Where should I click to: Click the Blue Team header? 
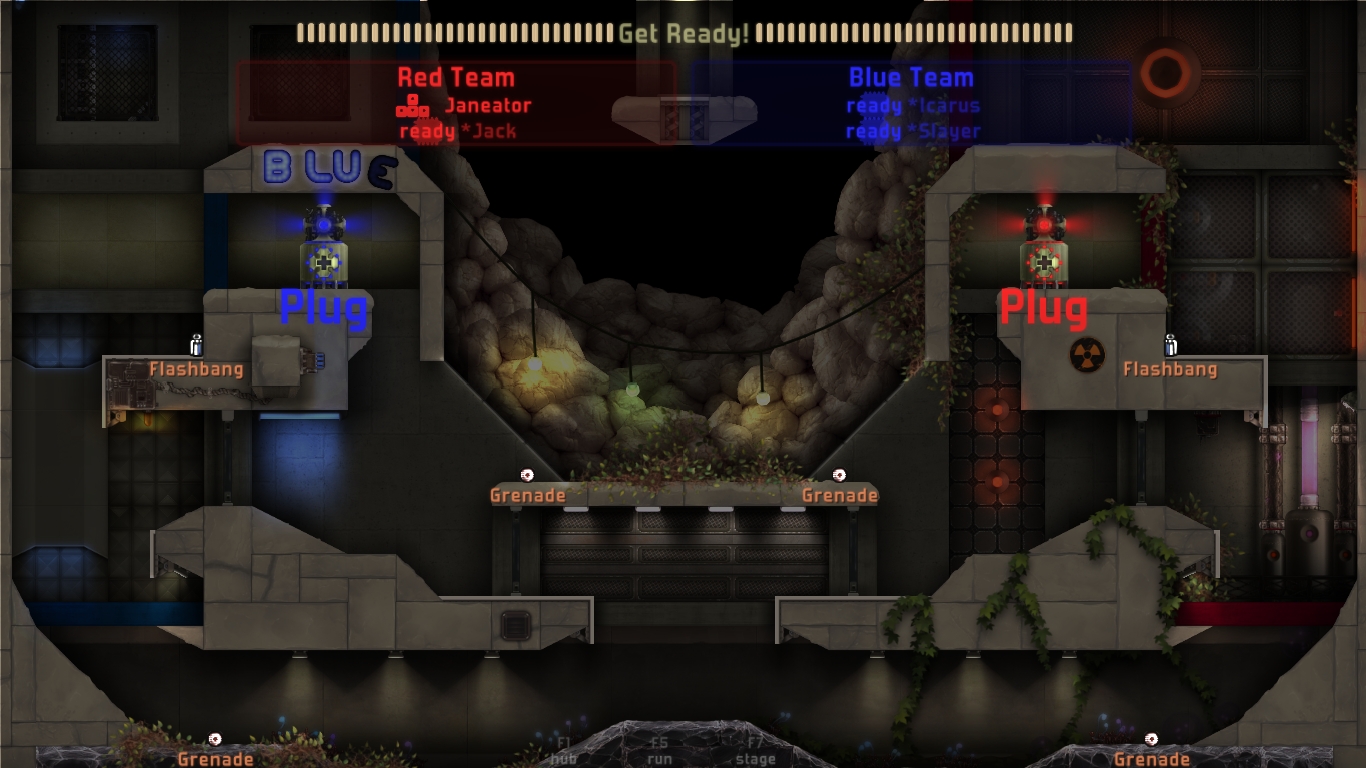click(911, 78)
